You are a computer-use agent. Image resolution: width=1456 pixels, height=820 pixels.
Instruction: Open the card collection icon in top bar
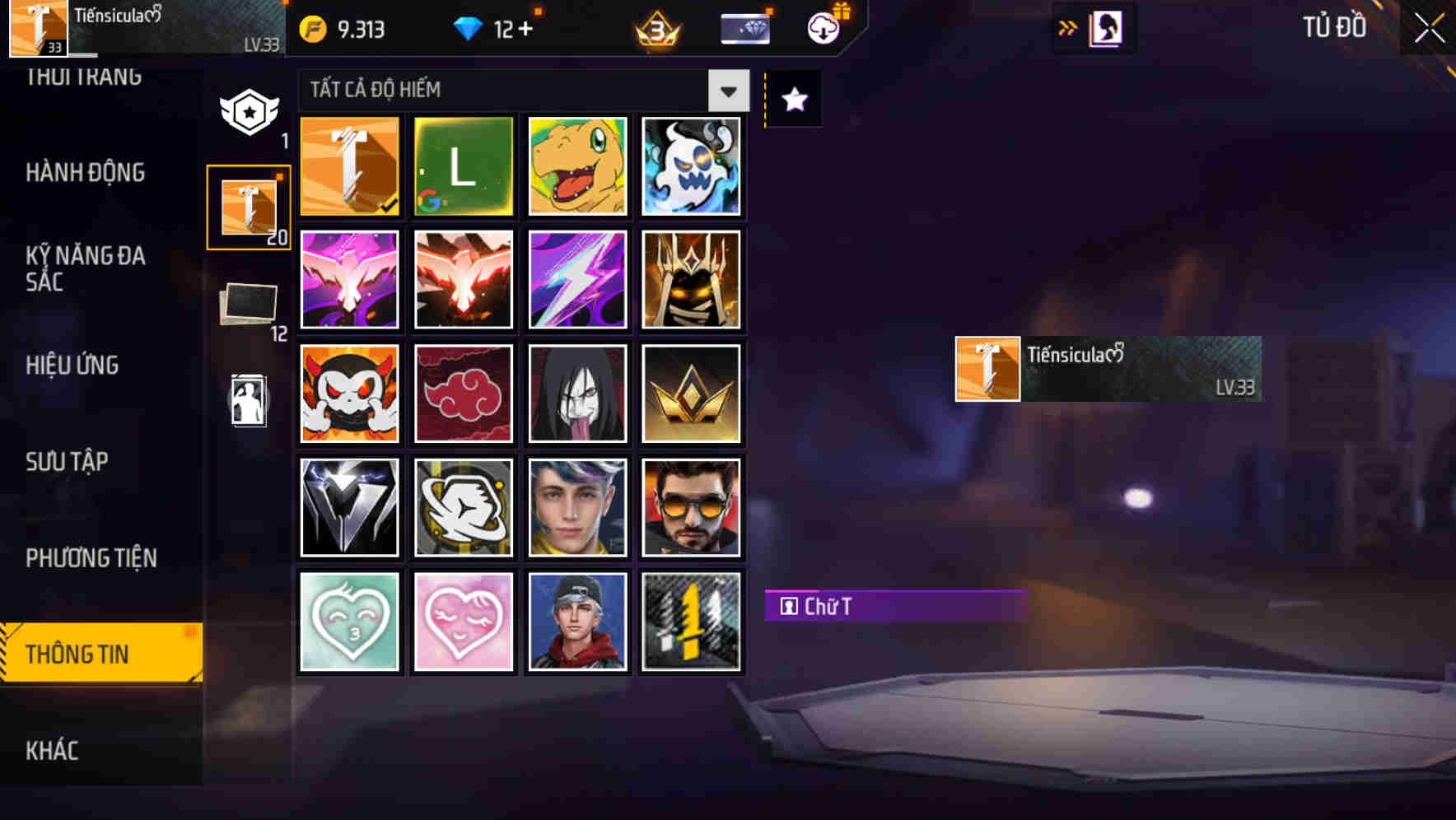coord(744,27)
